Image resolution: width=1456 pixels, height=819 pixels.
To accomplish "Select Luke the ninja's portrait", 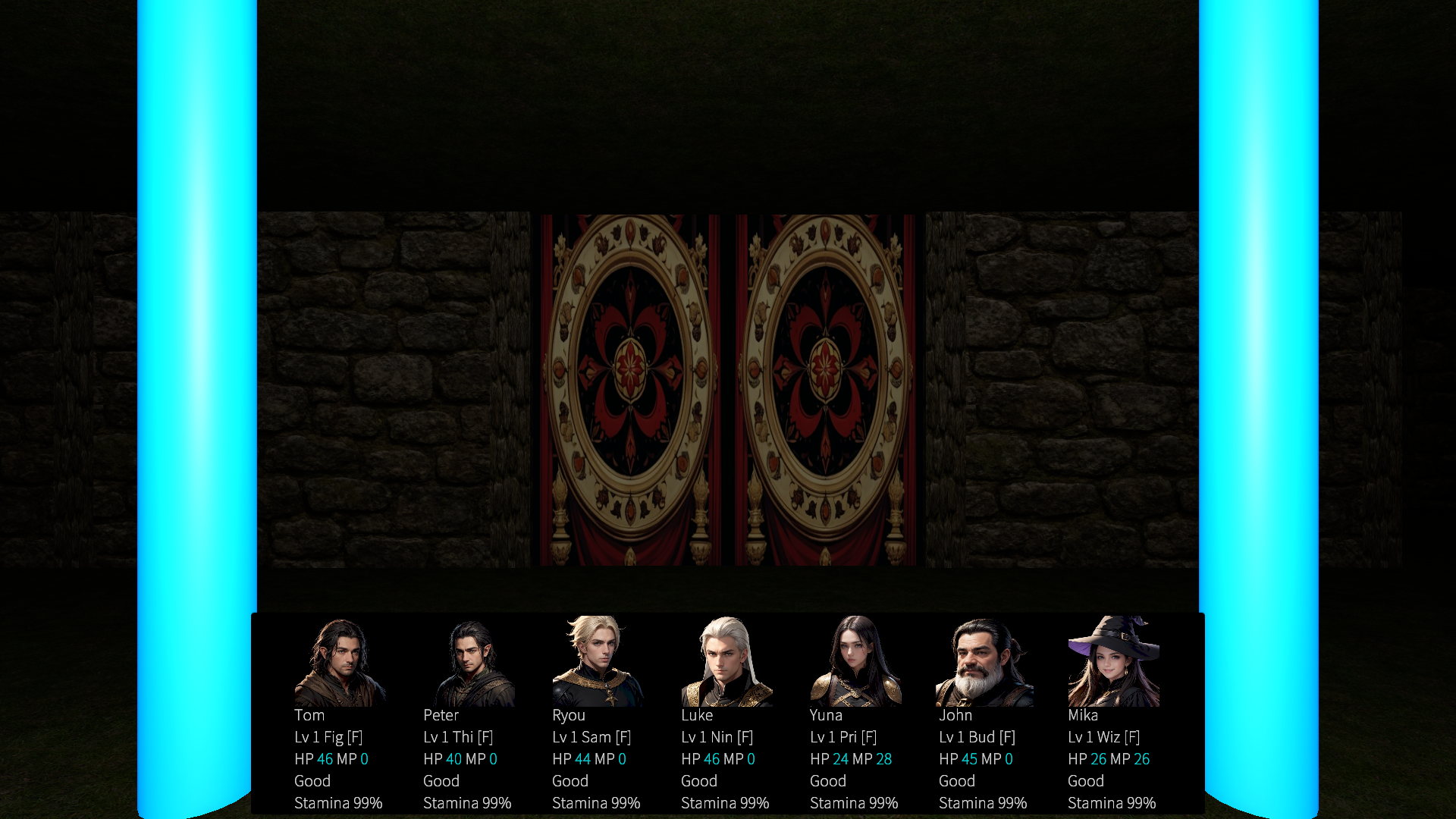I will (726, 661).
